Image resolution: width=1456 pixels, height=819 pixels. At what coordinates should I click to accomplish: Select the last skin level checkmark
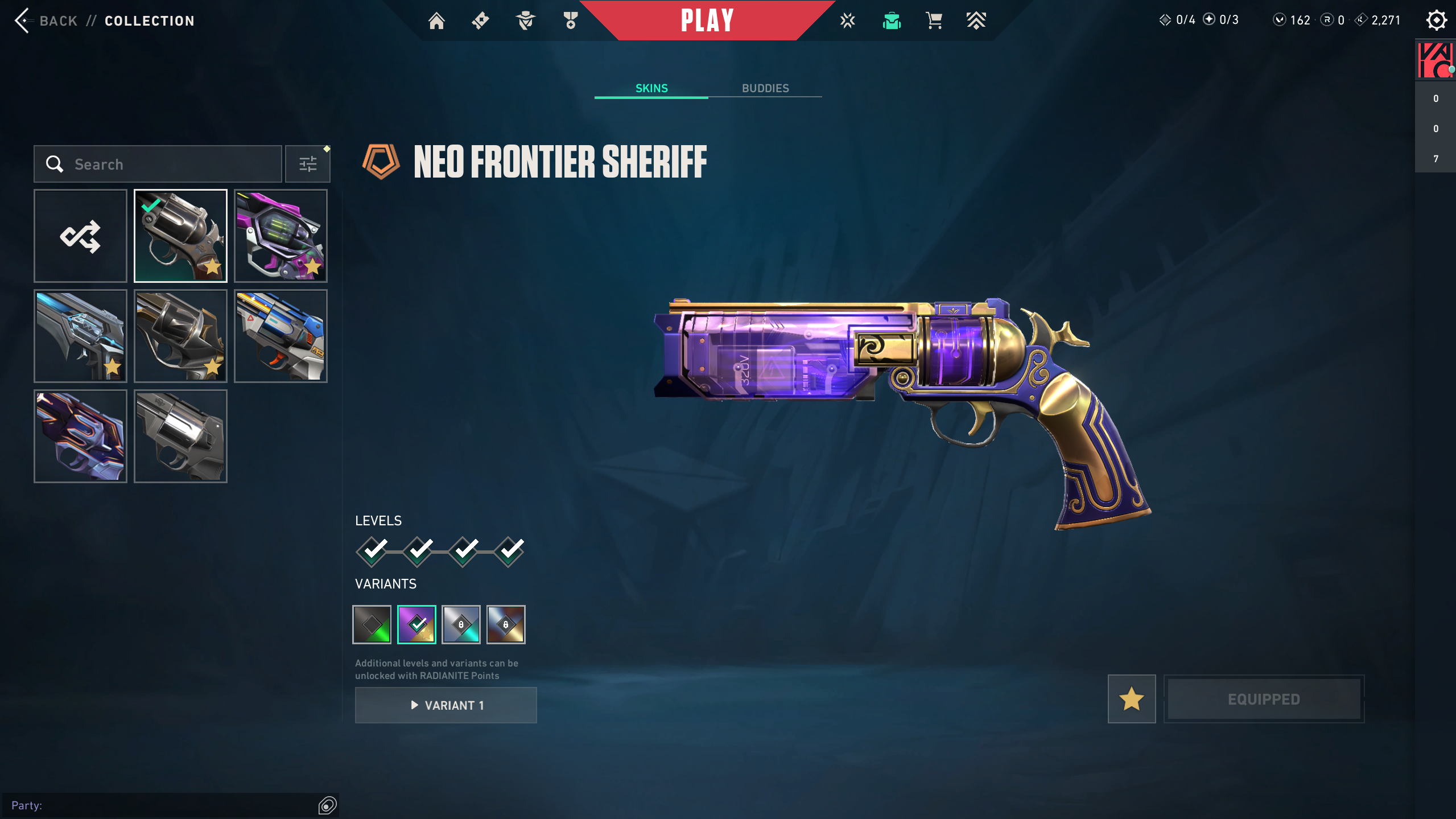pos(509,551)
